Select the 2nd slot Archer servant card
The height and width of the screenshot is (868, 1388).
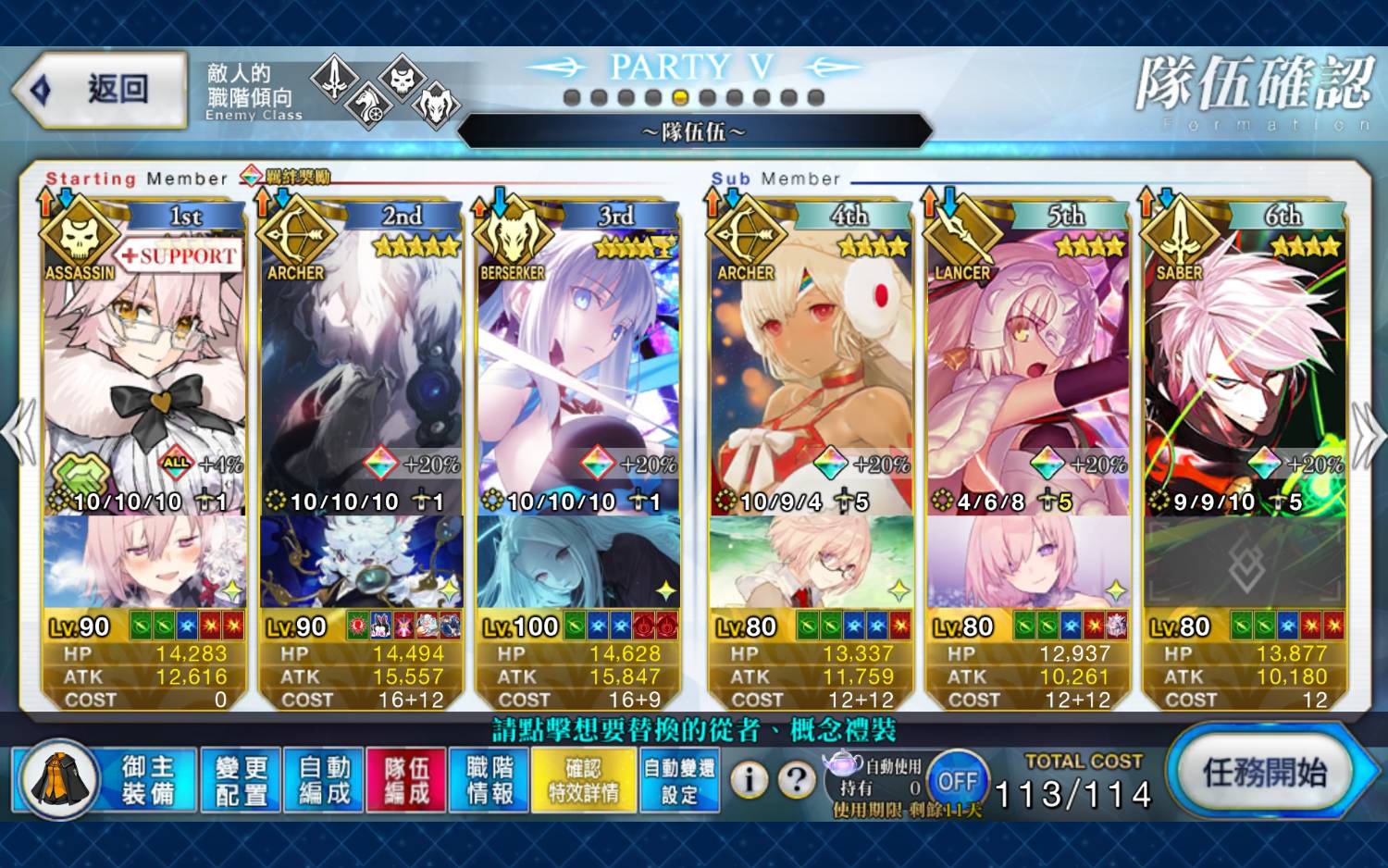point(361,370)
